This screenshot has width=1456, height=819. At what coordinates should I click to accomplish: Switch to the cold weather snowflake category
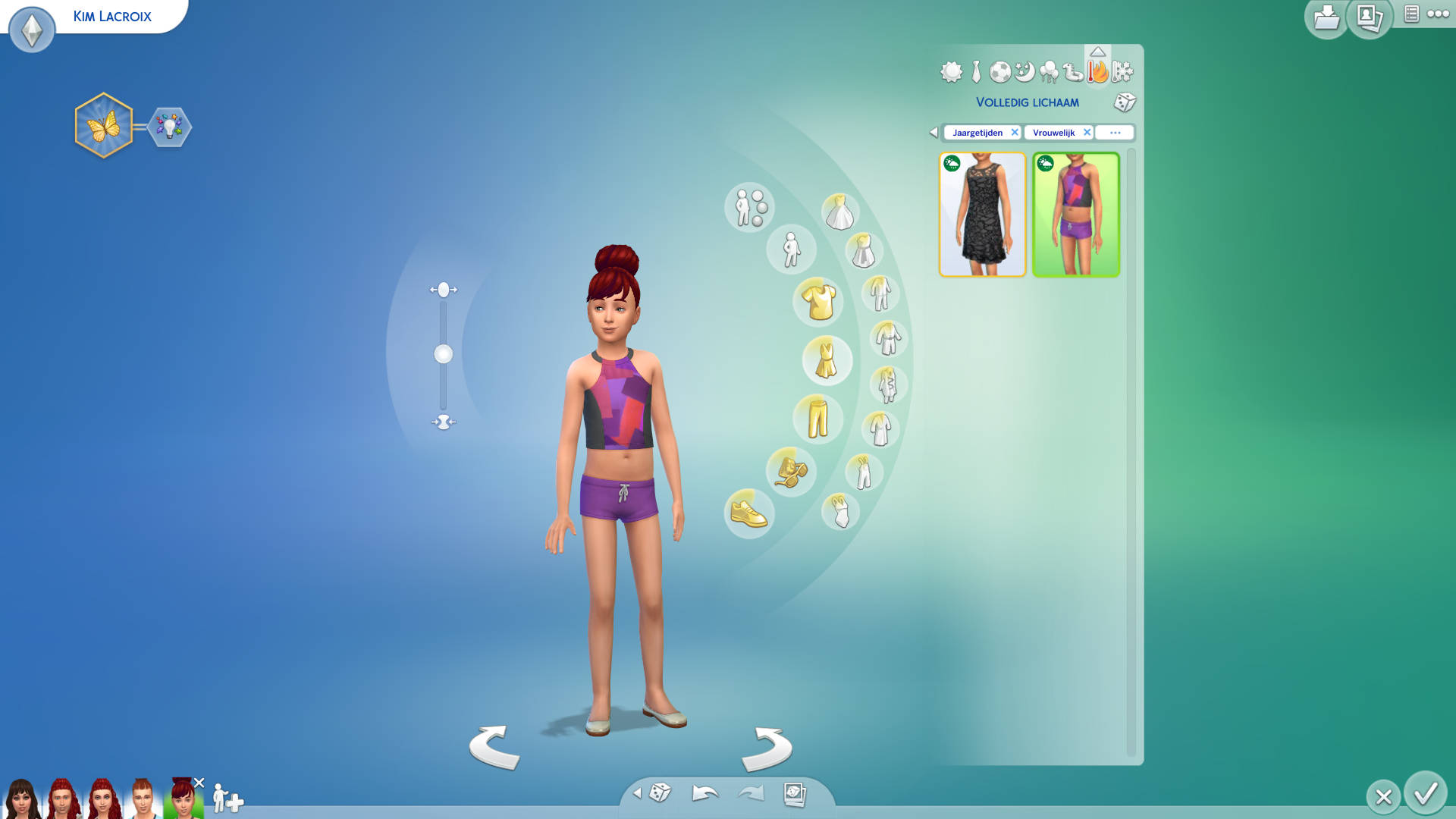point(1122,72)
